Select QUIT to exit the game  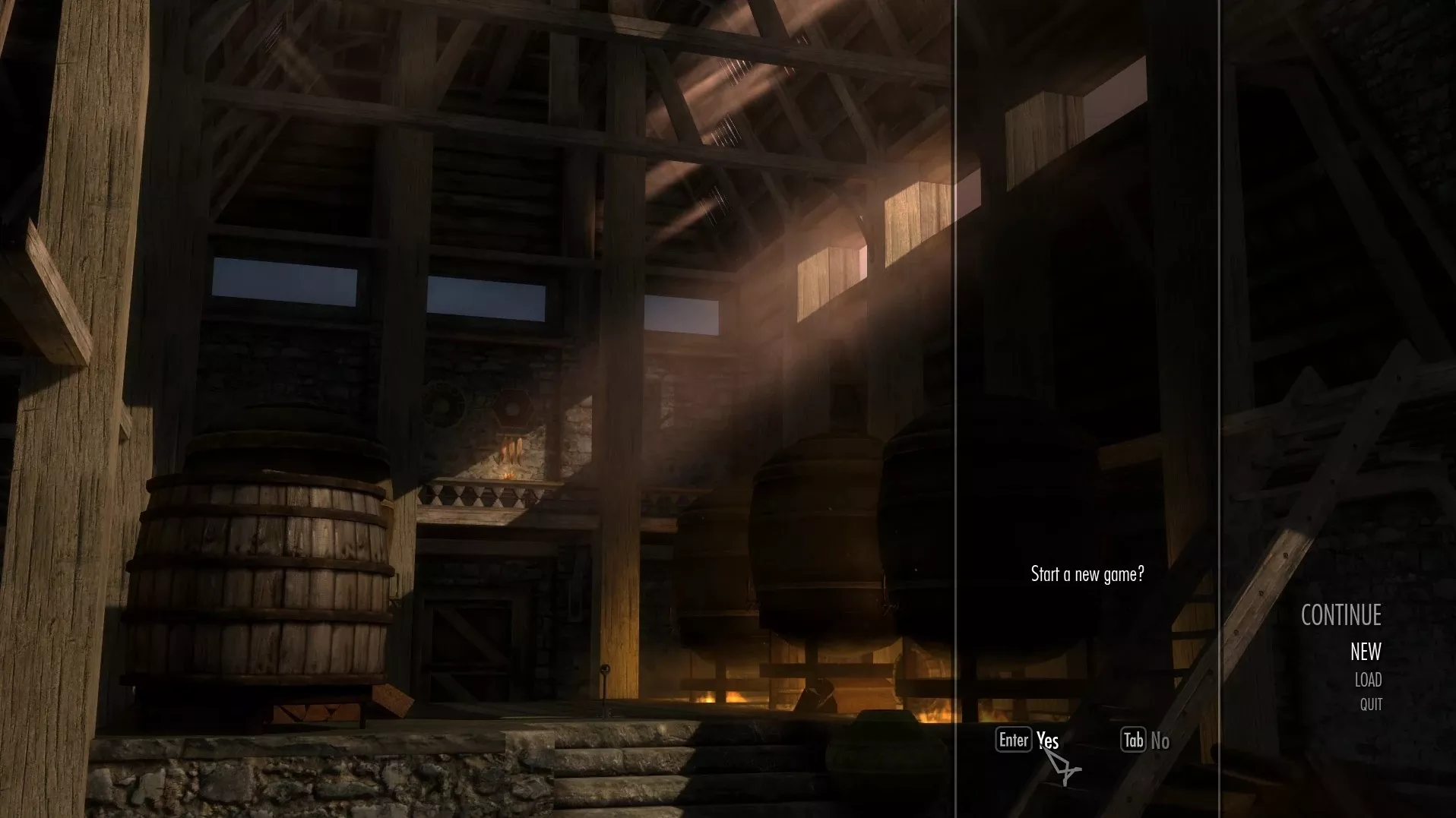(1371, 704)
